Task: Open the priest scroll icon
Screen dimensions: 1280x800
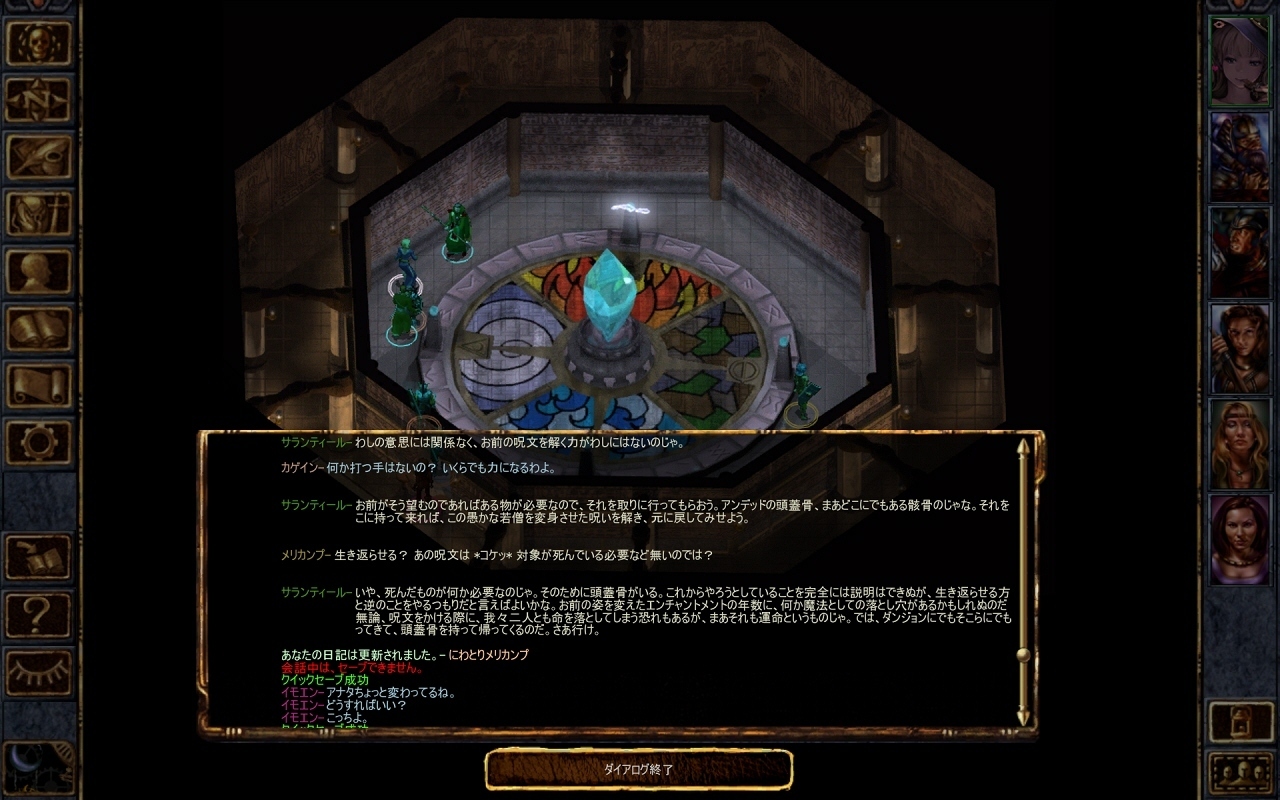Action: (39, 384)
